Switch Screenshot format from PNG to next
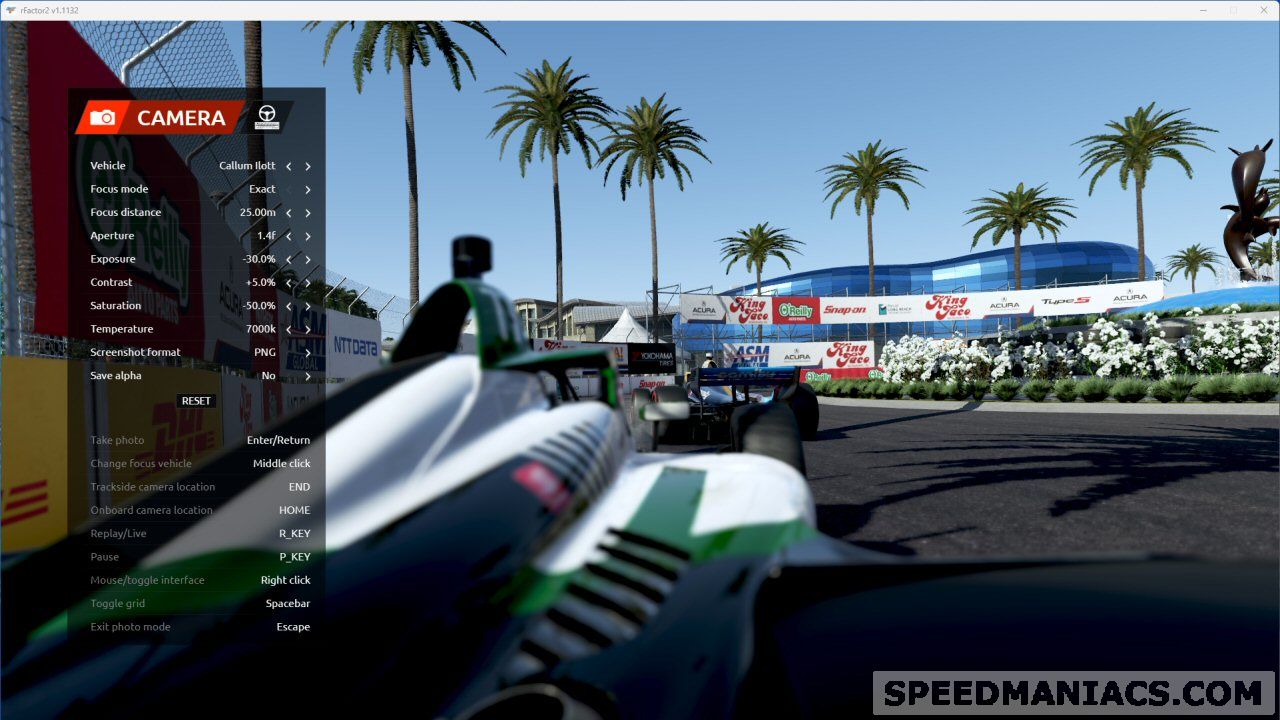Viewport: 1280px width, 720px height. coord(308,352)
